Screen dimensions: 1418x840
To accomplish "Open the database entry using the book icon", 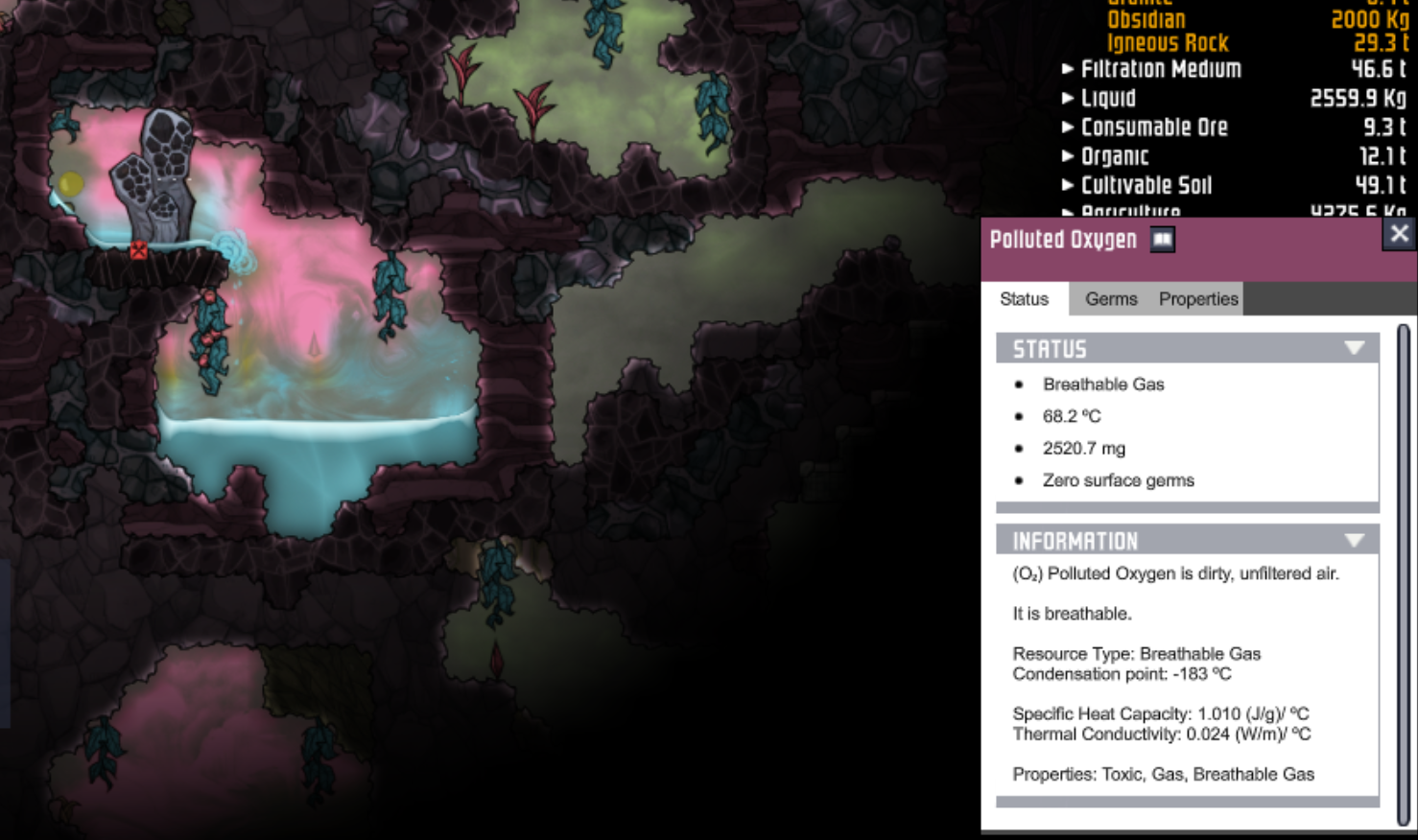I will pos(1162,240).
